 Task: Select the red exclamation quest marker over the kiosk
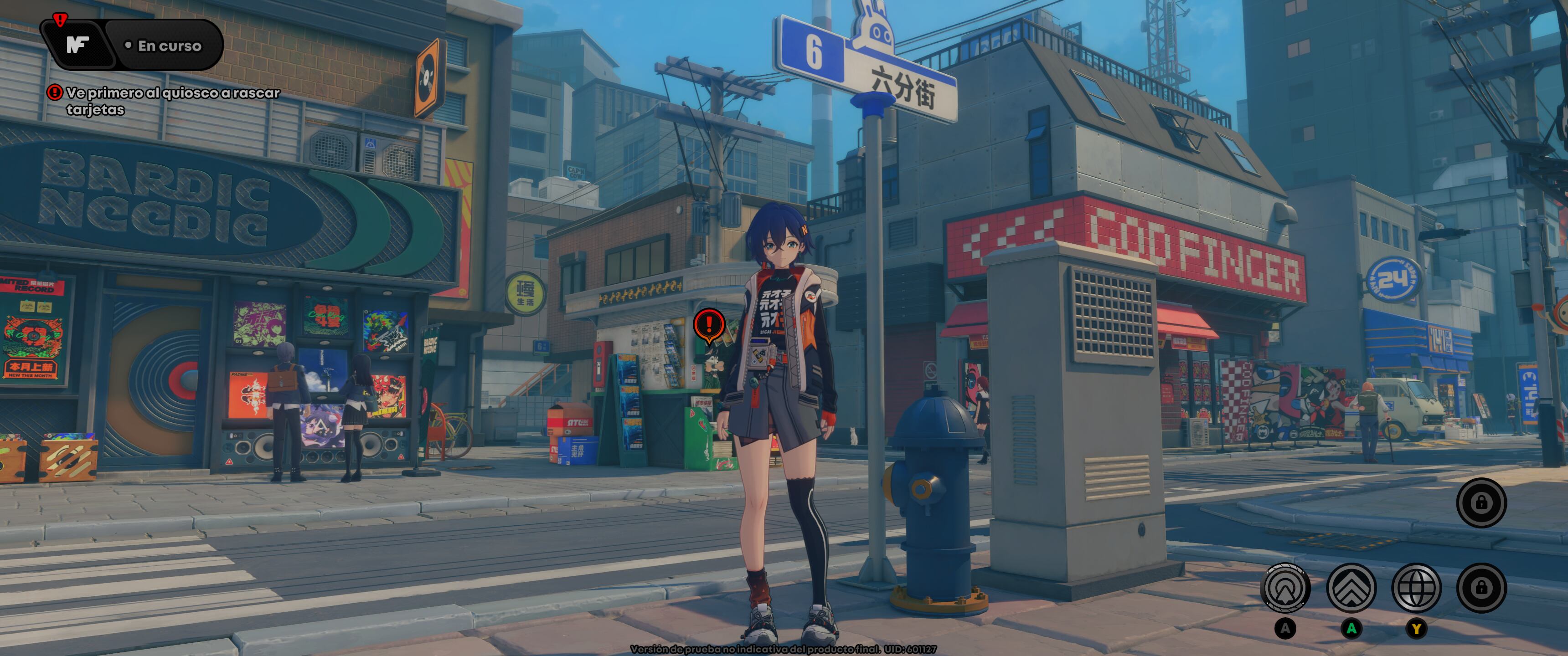(708, 324)
